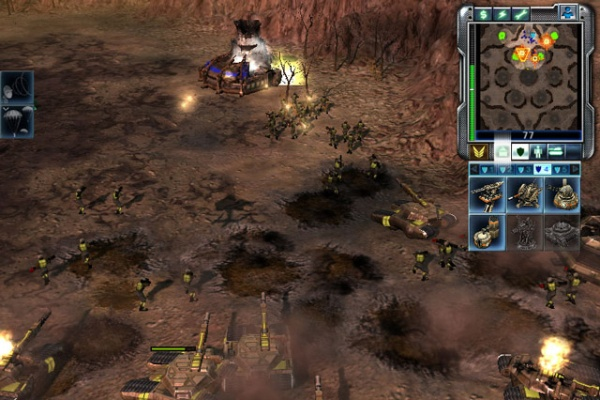Switch to the shield defenses tab
Image resolution: width=600 pixels, height=400 pixels.
click(520, 152)
